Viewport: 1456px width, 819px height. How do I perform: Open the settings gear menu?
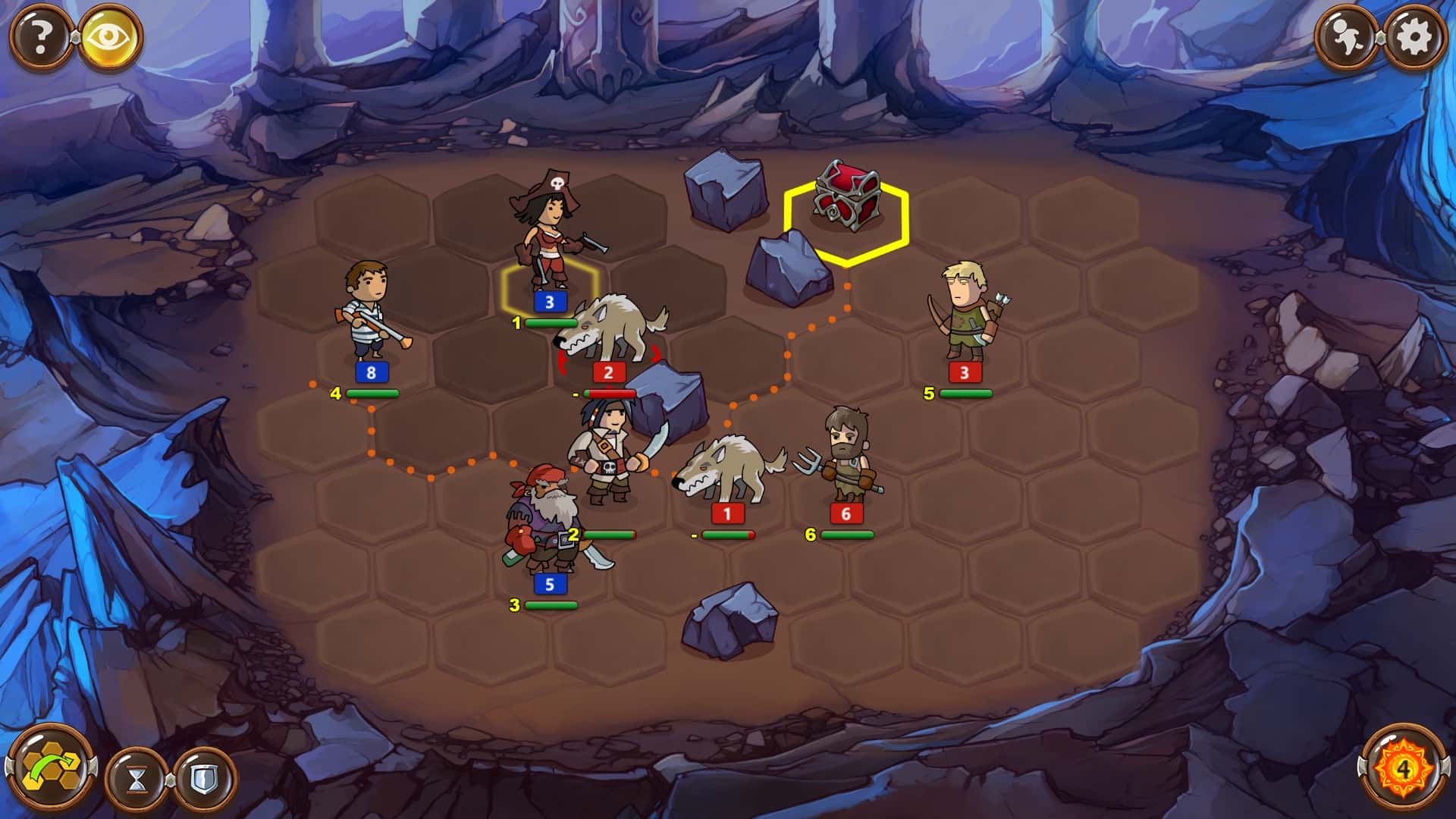click(x=1417, y=34)
